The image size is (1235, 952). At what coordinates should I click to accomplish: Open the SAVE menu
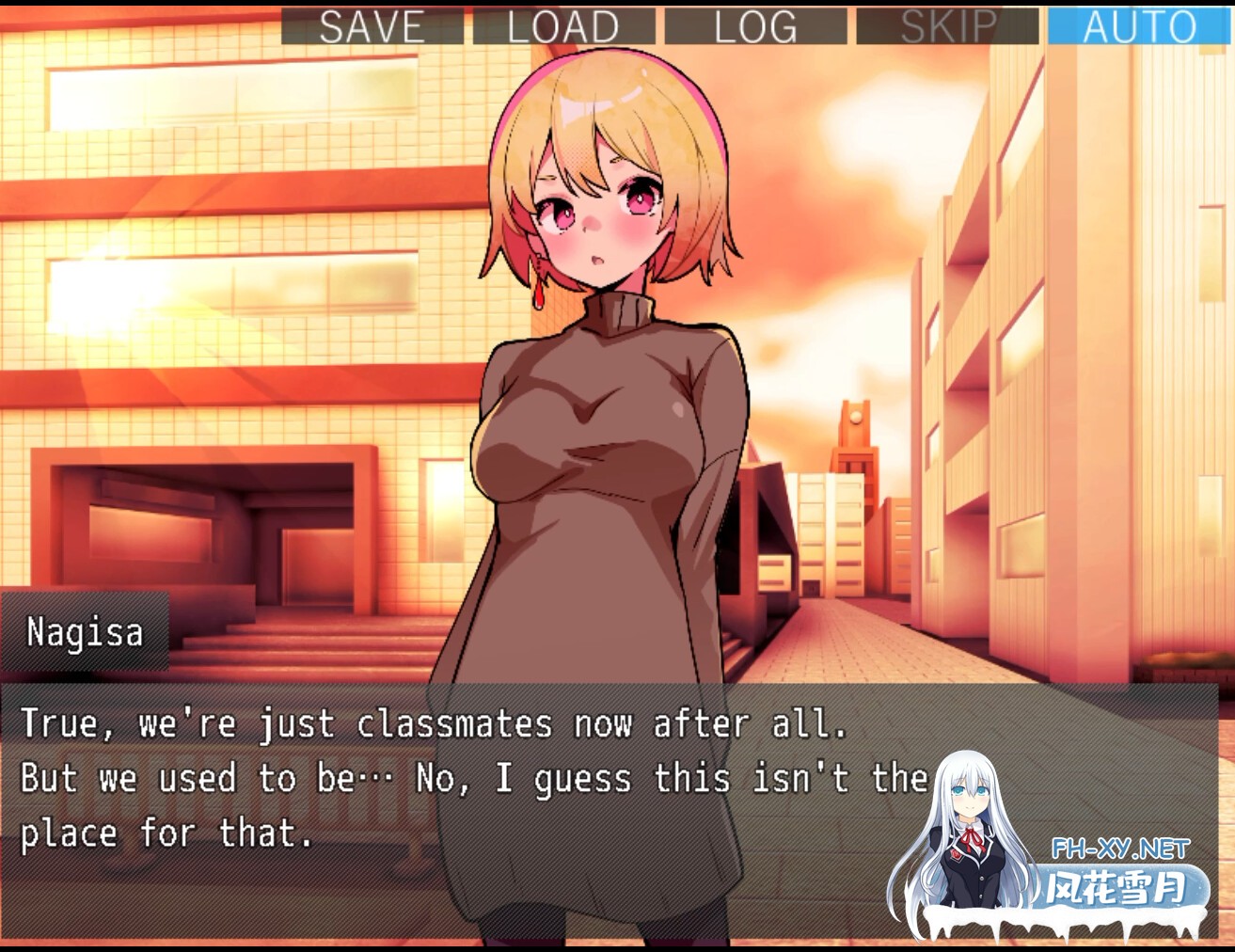pos(372,25)
